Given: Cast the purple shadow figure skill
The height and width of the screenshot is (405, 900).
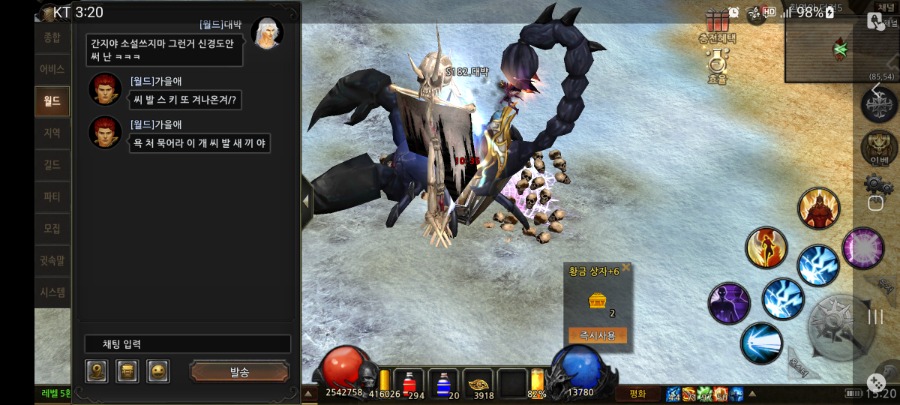Looking at the screenshot, I should coord(729,303).
